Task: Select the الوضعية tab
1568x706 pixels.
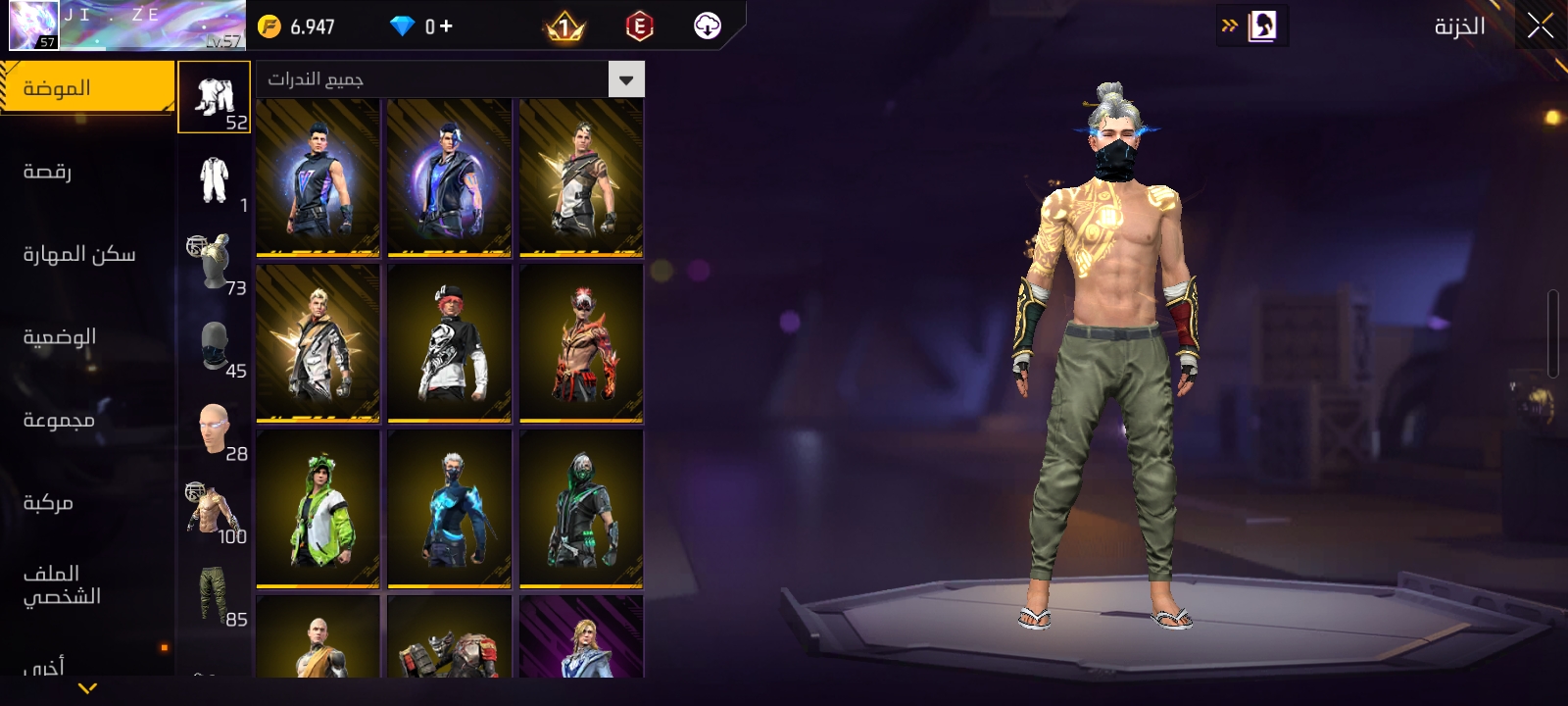Action: tap(60, 337)
